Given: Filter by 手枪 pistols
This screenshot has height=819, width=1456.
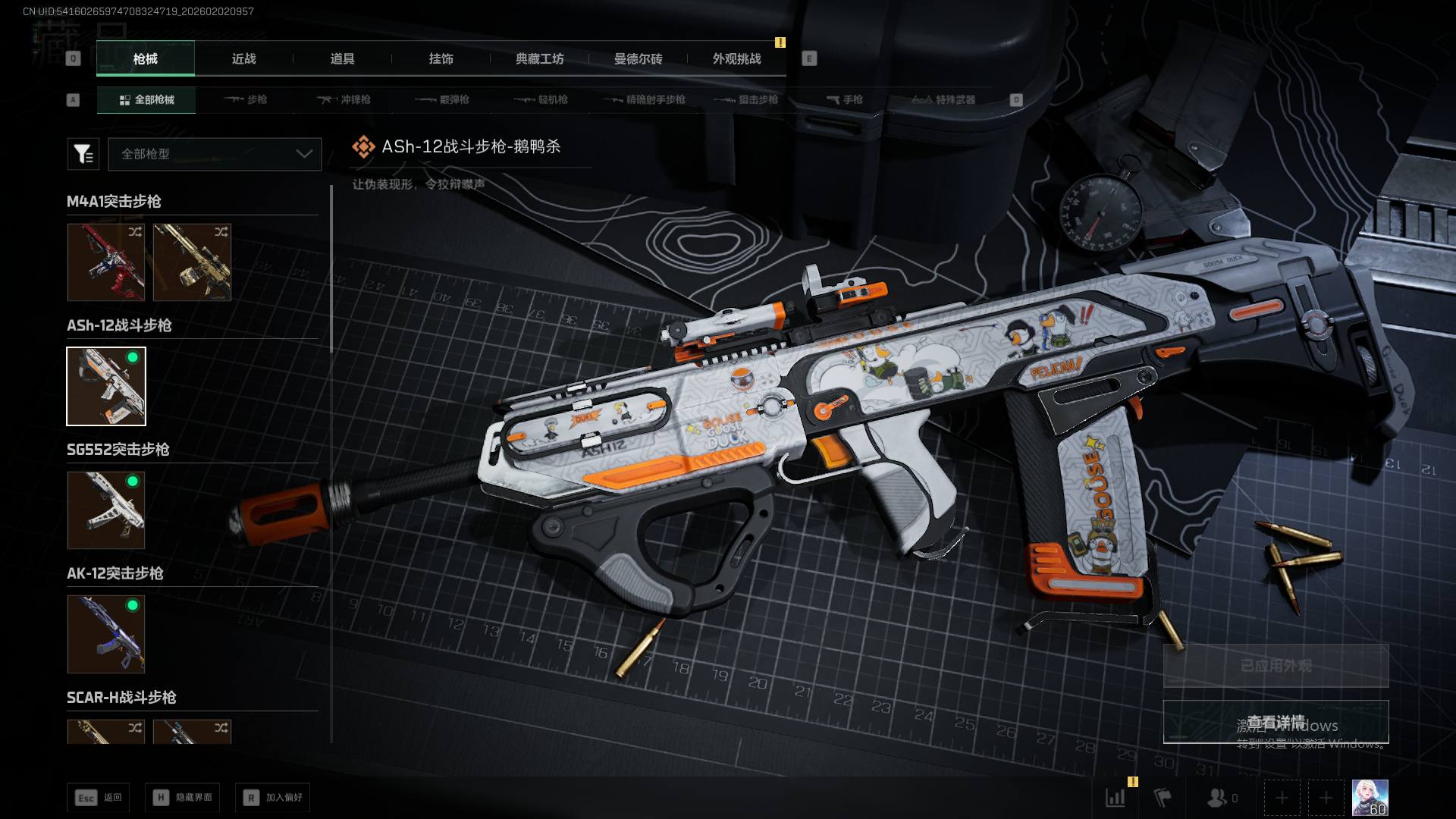Looking at the screenshot, I should click(x=844, y=99).
